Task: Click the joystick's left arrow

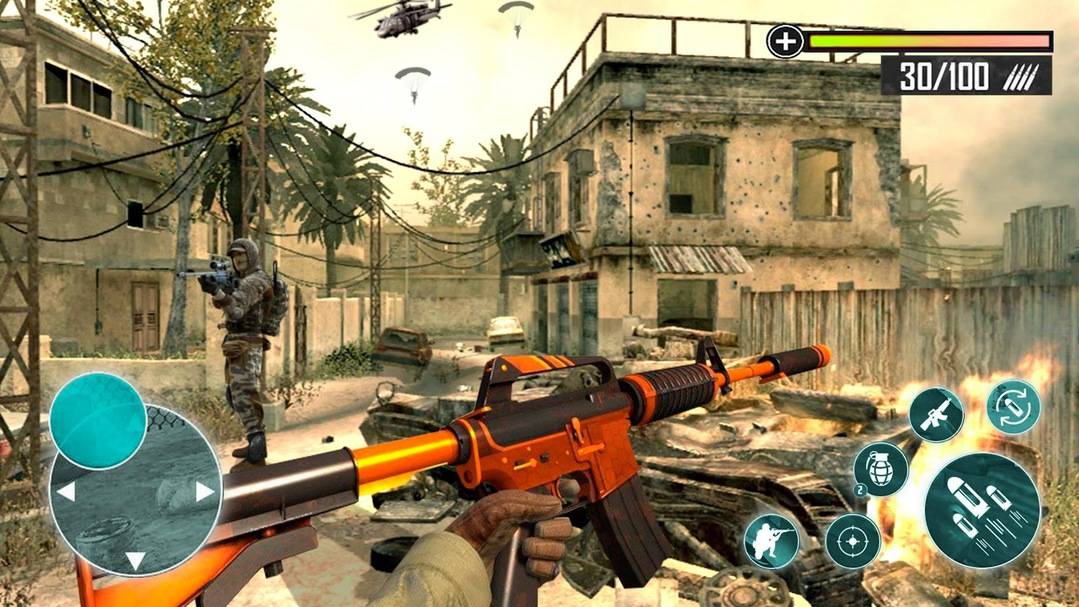Action: [x=65, y=491]
